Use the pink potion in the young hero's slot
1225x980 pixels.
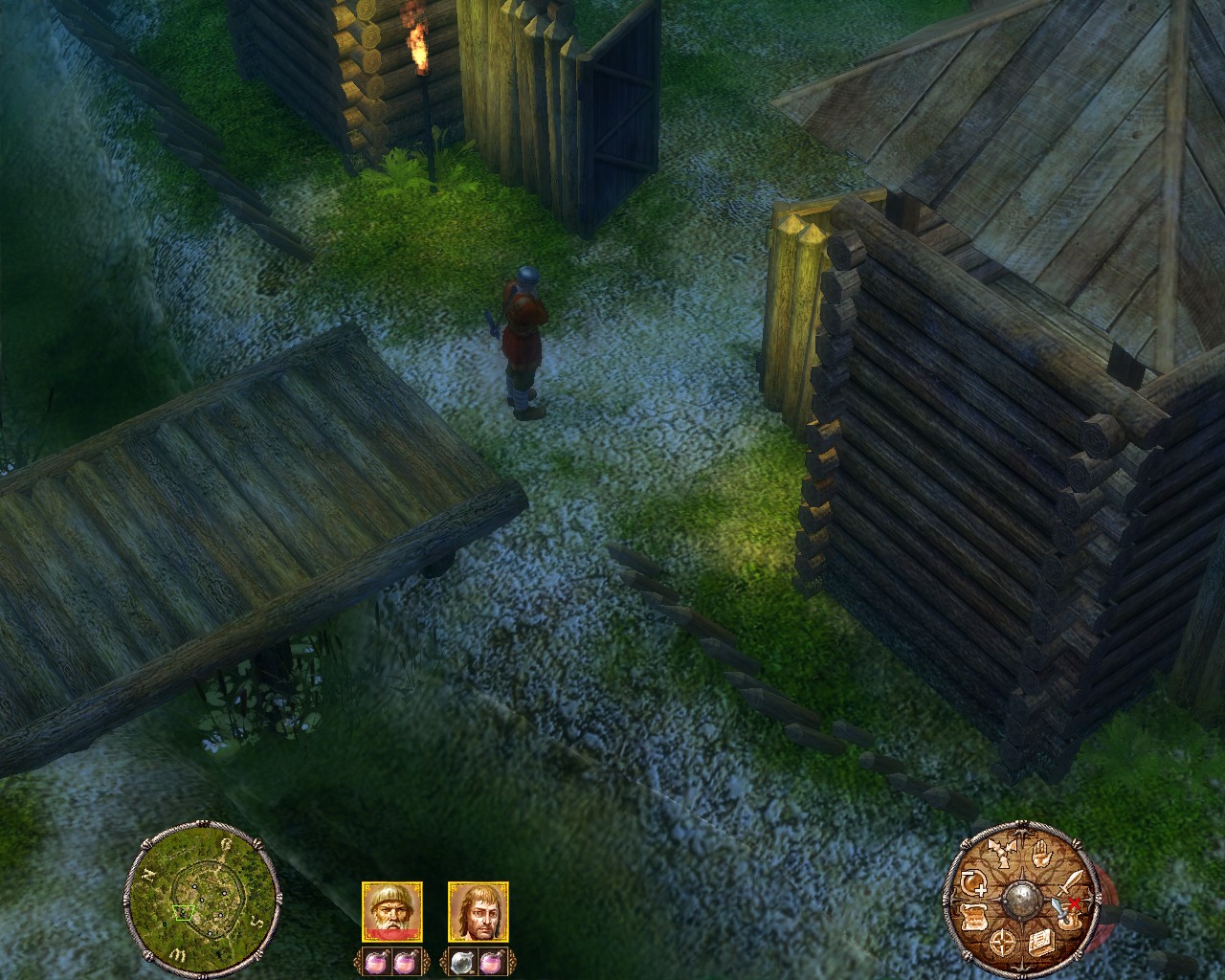[x=492, y=962]
